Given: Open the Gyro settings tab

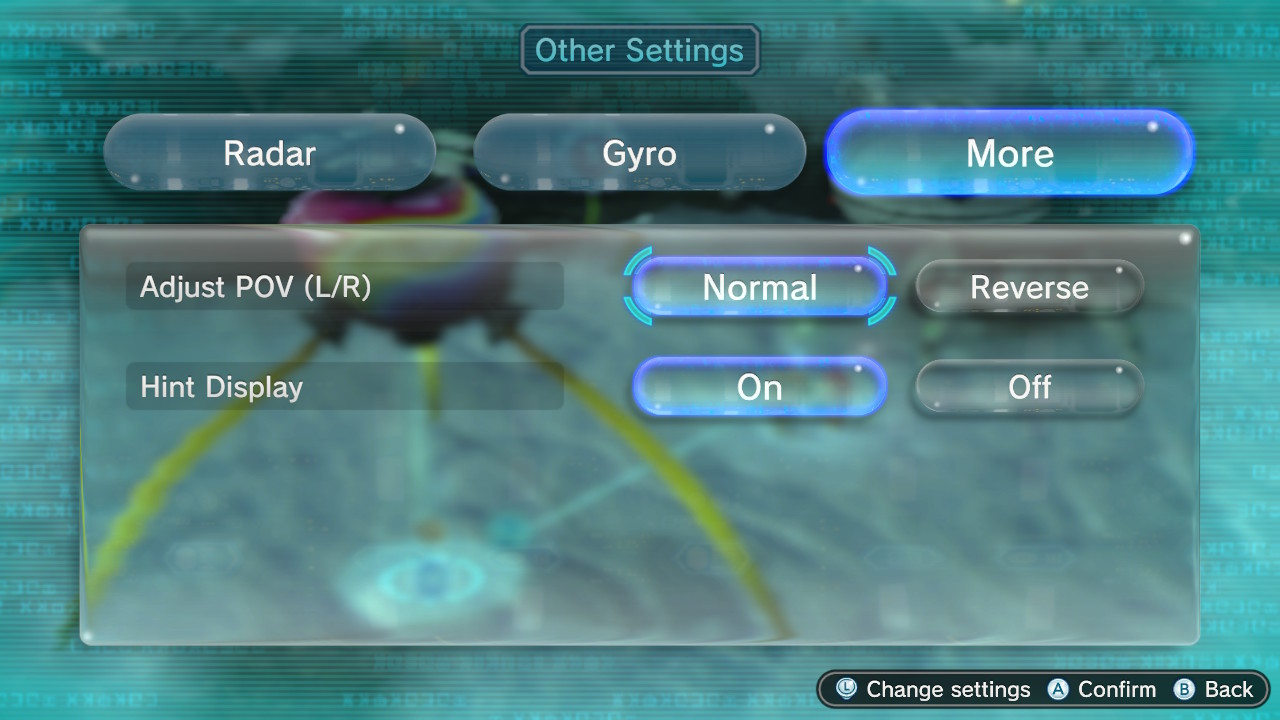Looking at the screenshot, I should (x=639, y=153).
